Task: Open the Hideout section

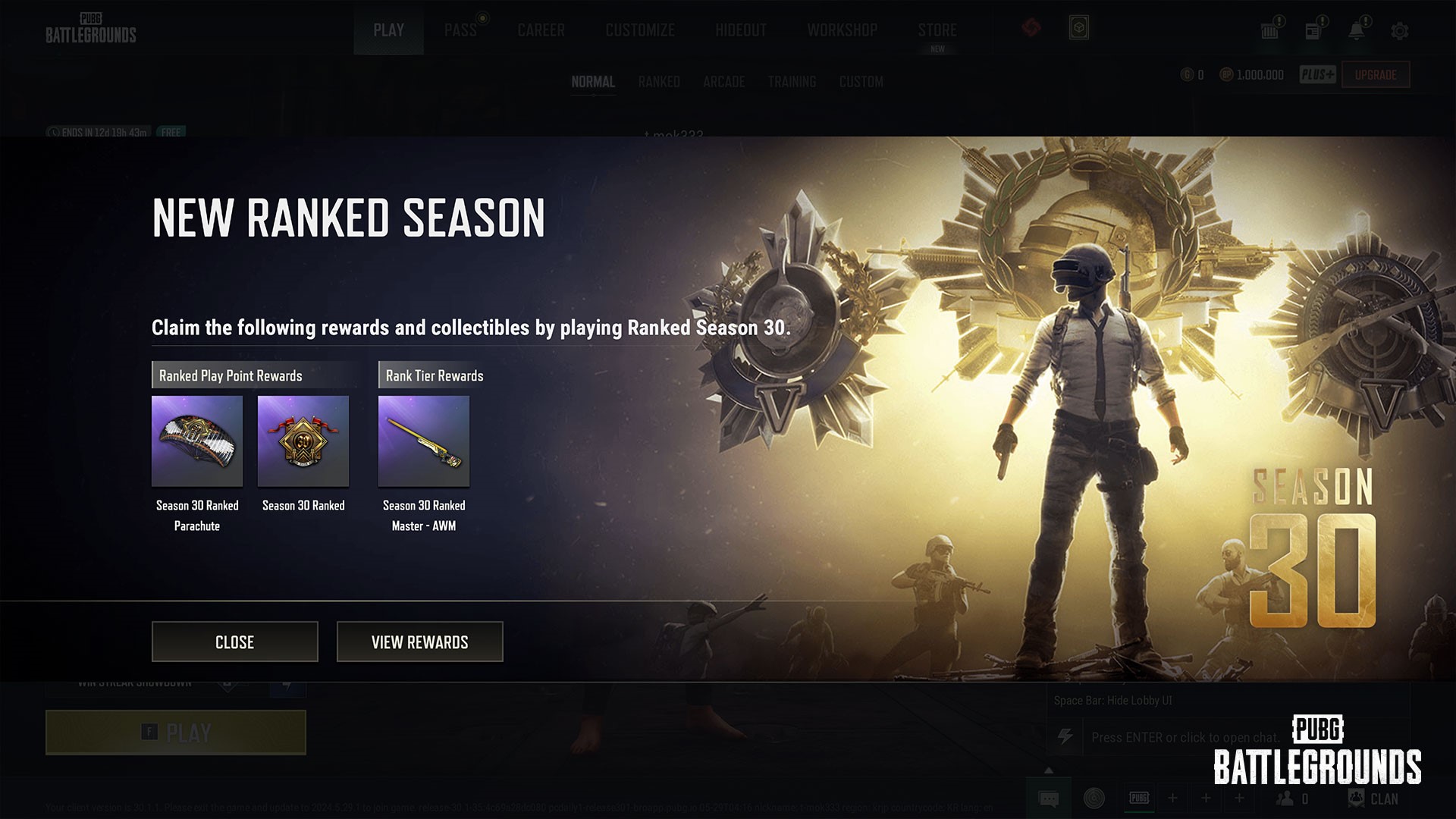Action: 740,30
